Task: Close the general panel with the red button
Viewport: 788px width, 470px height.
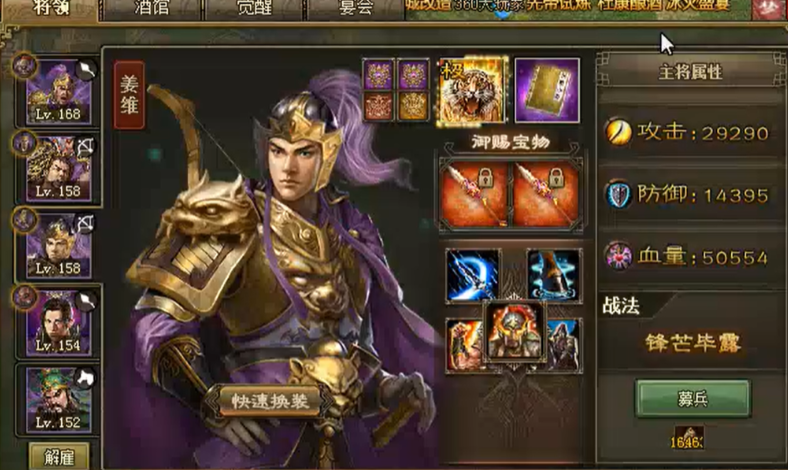Action: pos(771,10)
